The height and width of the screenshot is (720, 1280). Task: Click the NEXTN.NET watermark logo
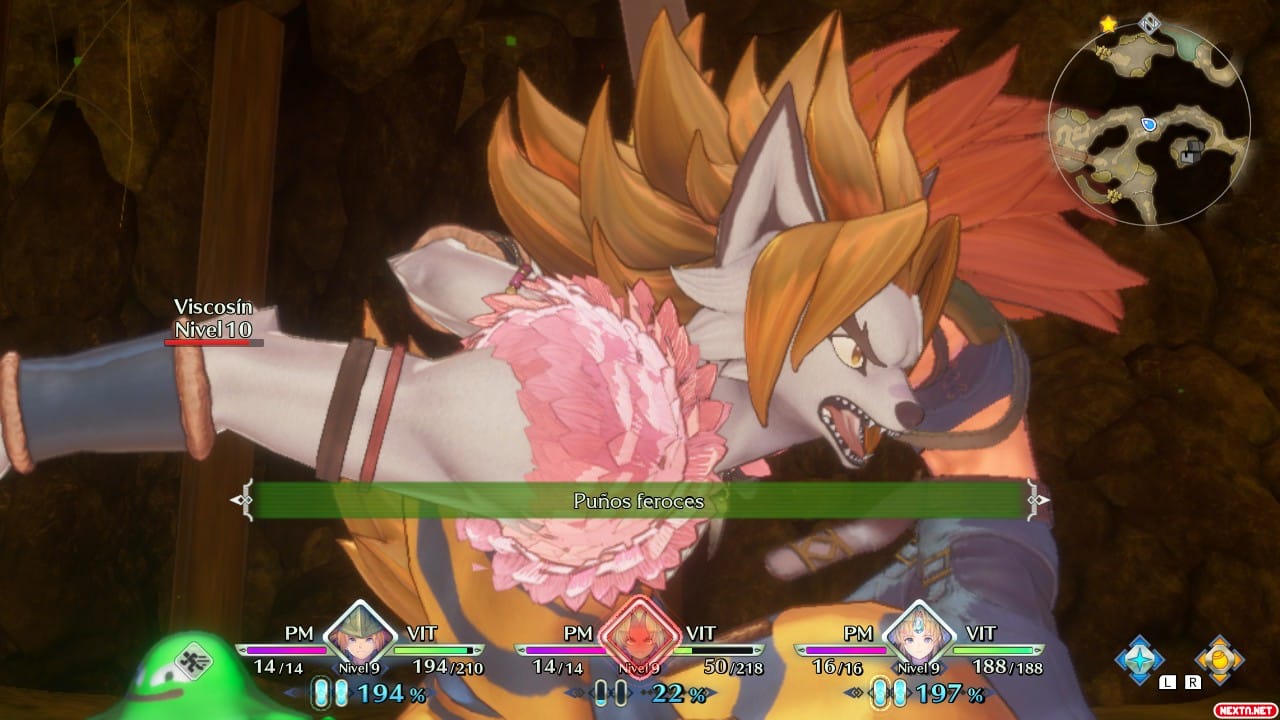1245,709
